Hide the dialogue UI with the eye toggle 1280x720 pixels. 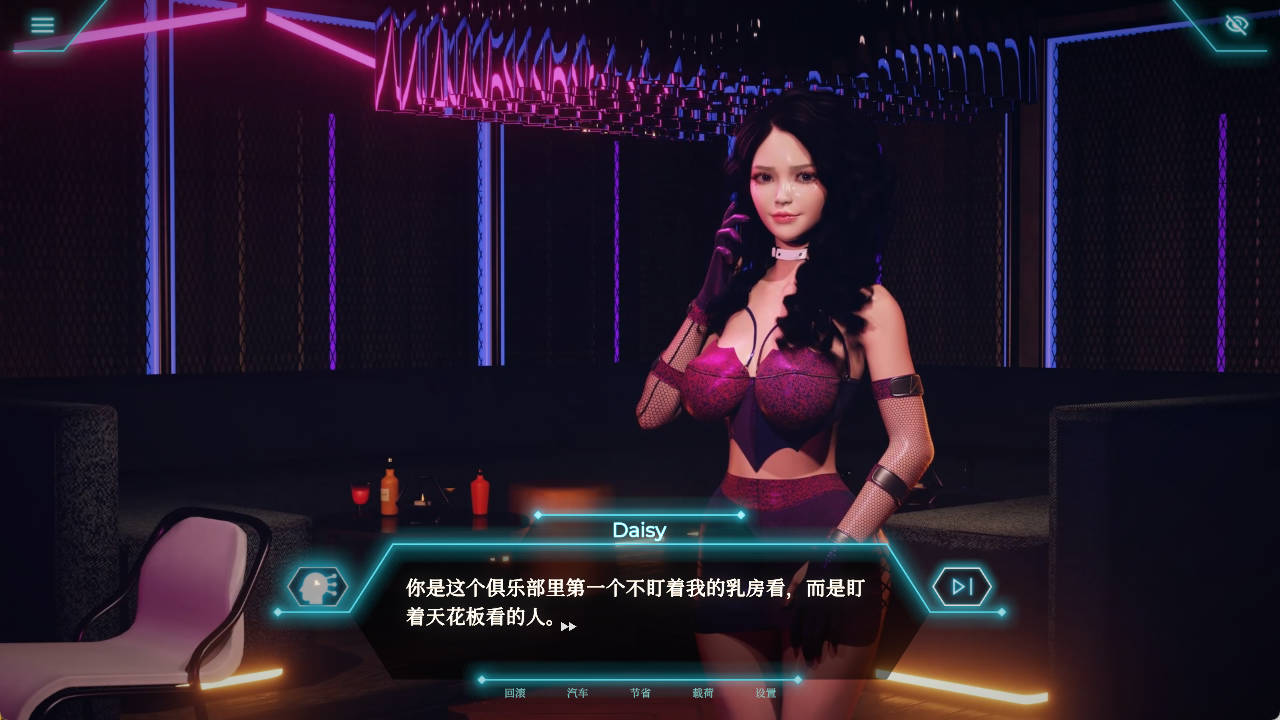(x=1238, y=25)
